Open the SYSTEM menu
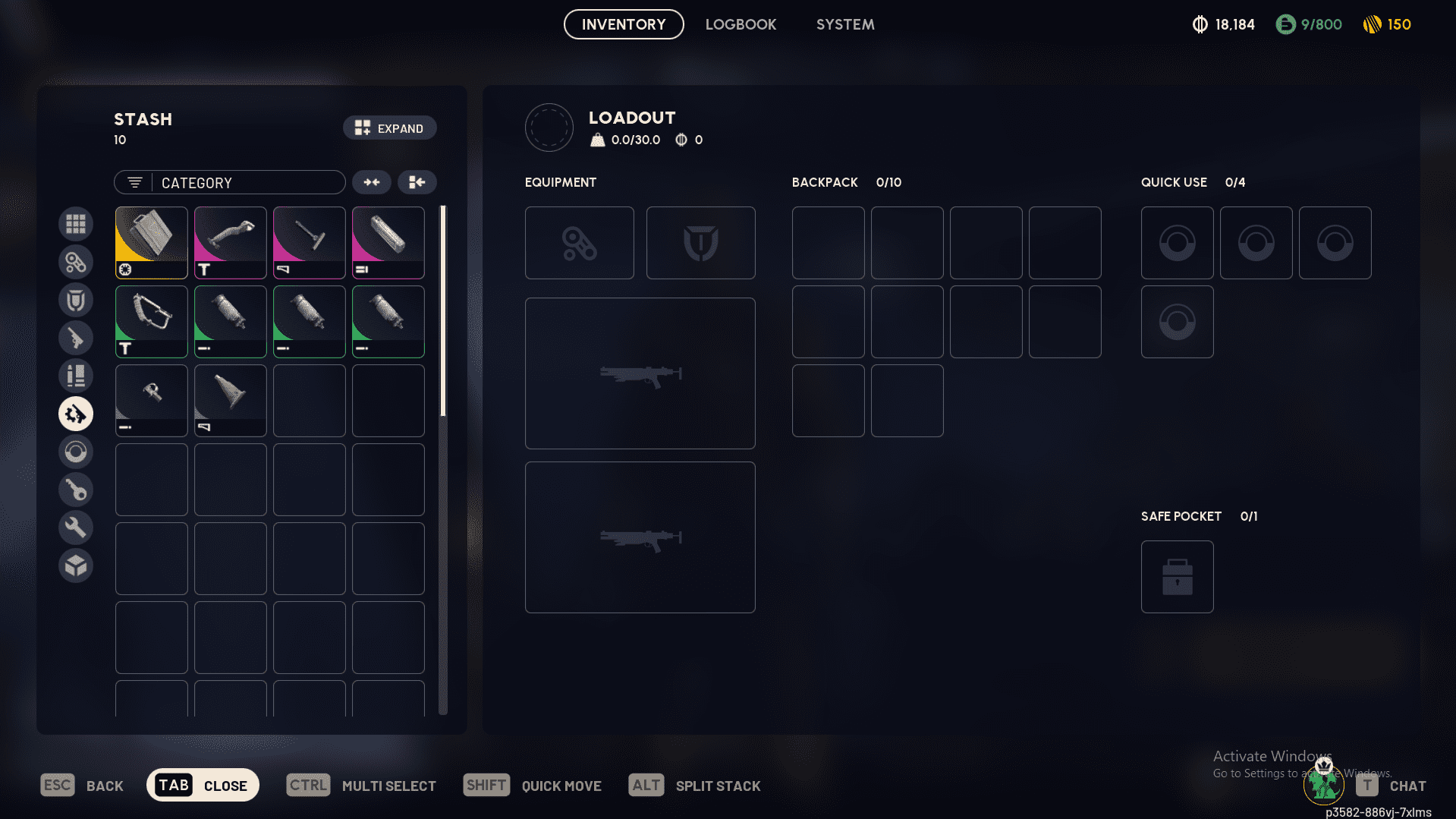 click(x=844, y=24)
